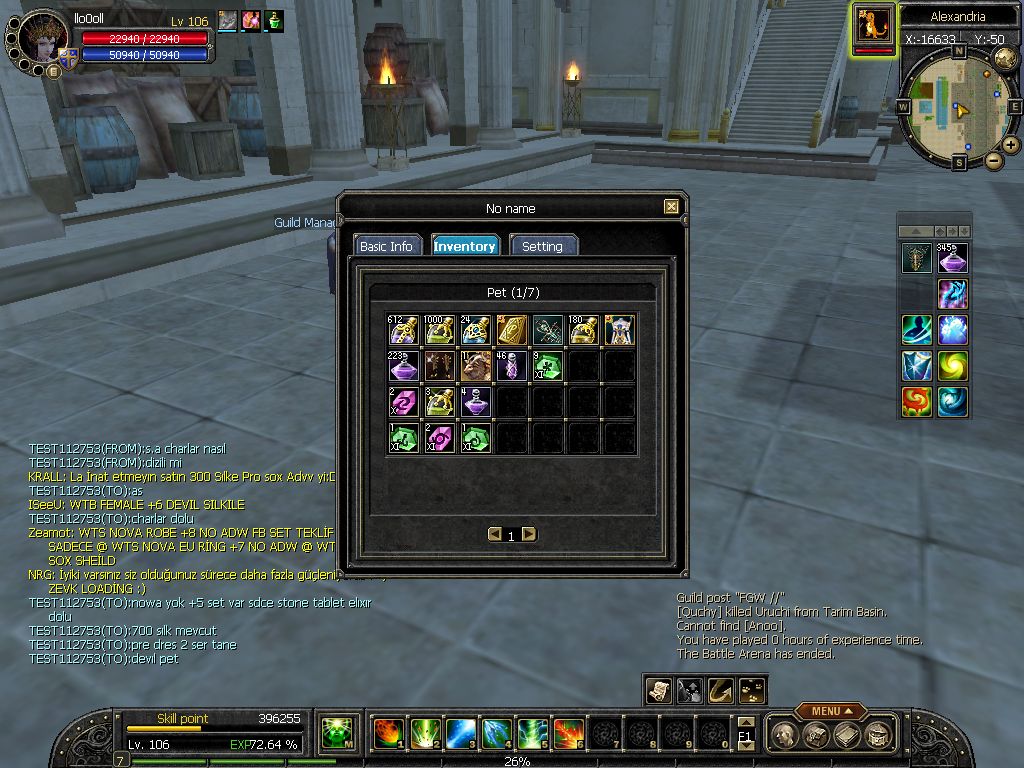Use the red flame skill in slot 6
The height and width of the screenshot is (768, 1024).
click(x=568, y=734)
